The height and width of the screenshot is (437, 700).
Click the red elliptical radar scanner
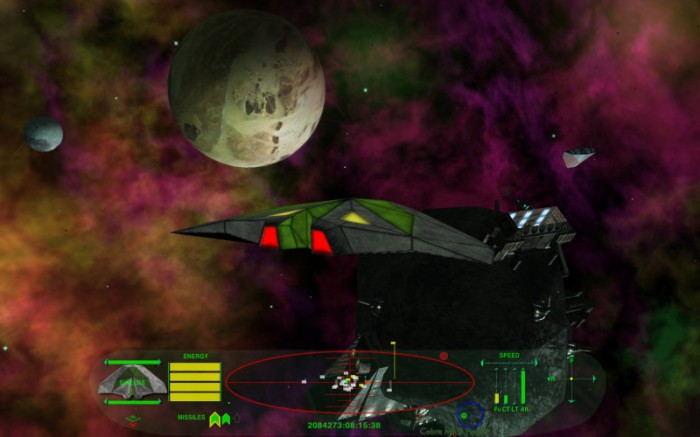349,381
